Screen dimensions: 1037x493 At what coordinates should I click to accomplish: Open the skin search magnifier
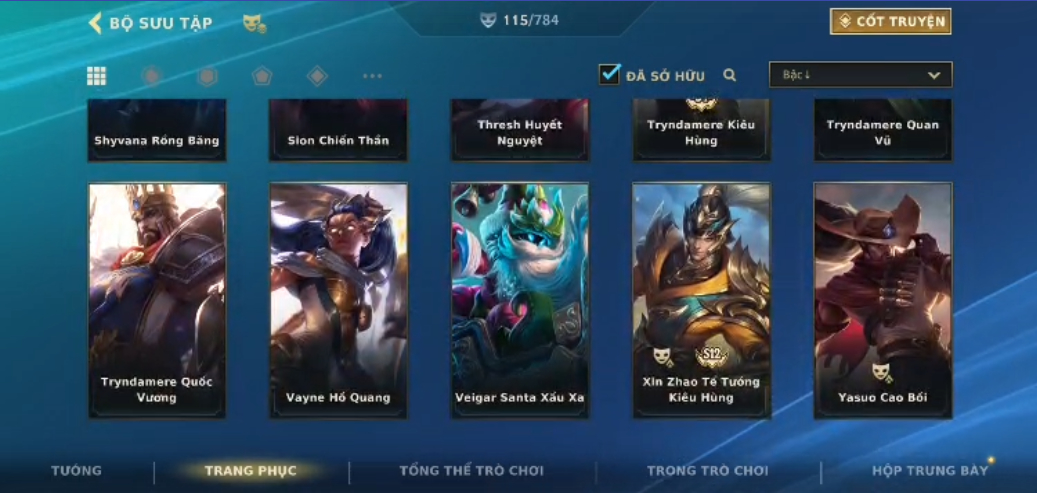click(x=730, y=75)
